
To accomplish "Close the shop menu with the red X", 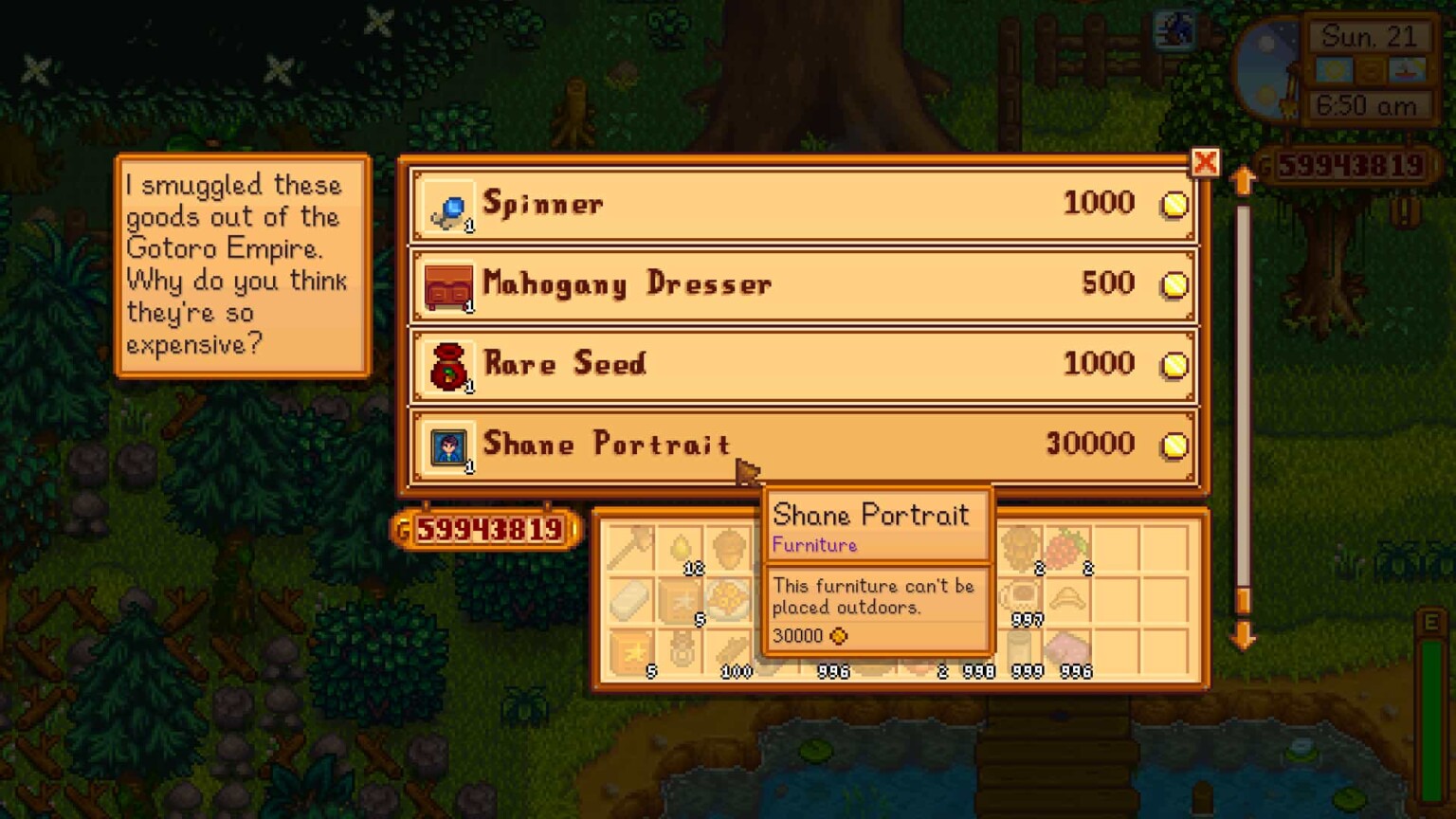I will pyautogui.click(x=1206, y=163).
